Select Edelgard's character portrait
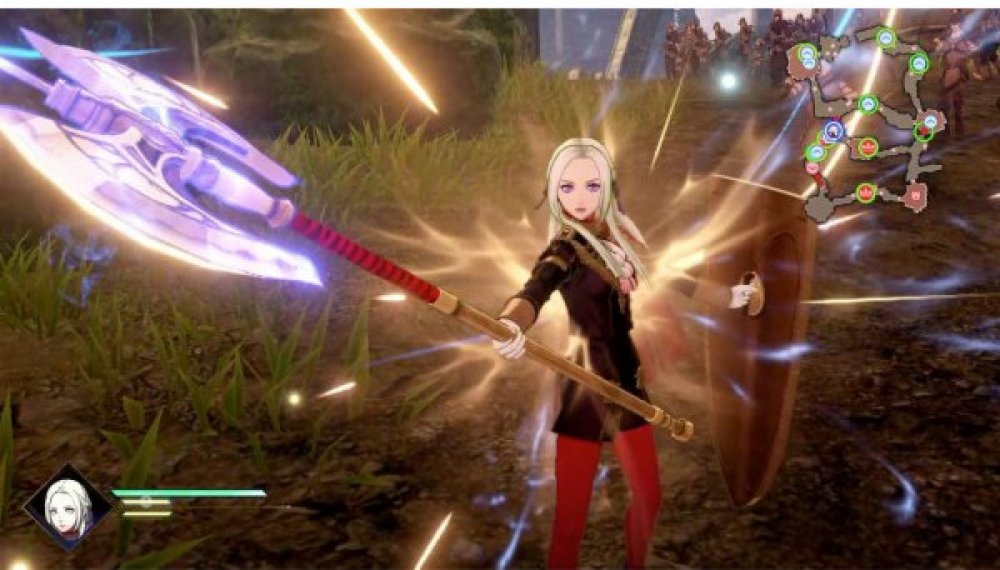 click(68, 506)
